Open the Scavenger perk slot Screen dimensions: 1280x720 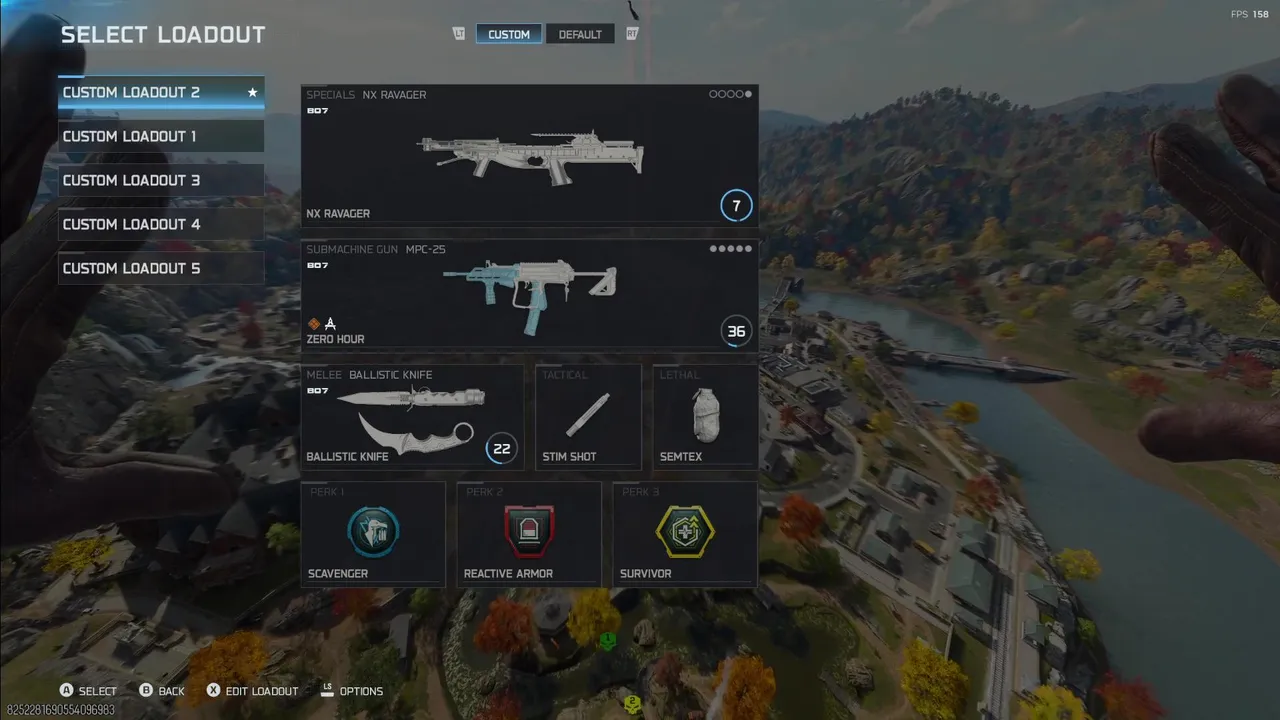point(373,533)
